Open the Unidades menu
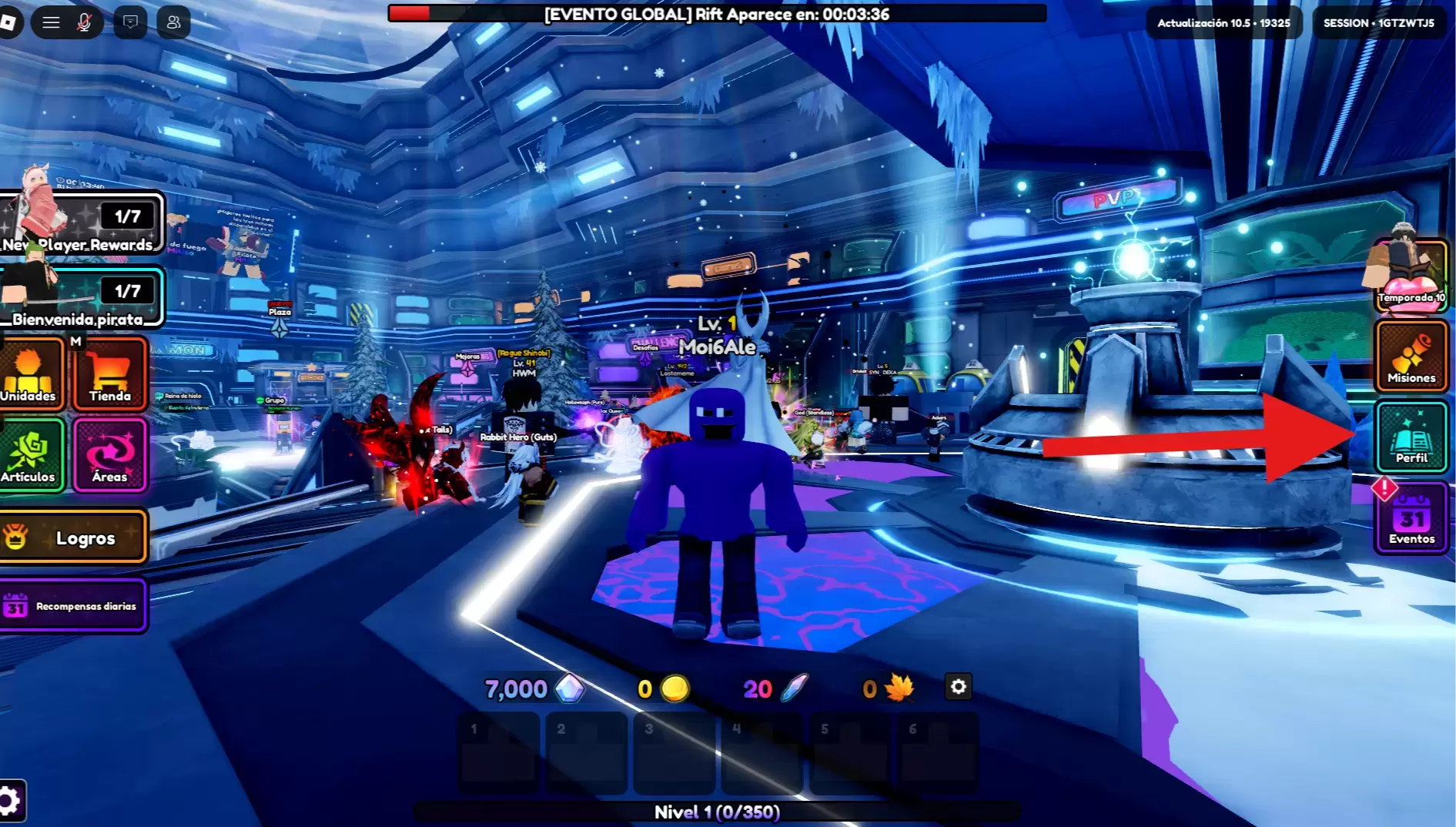The width and height of the screenshot is (1456, 827). point(29,373)
